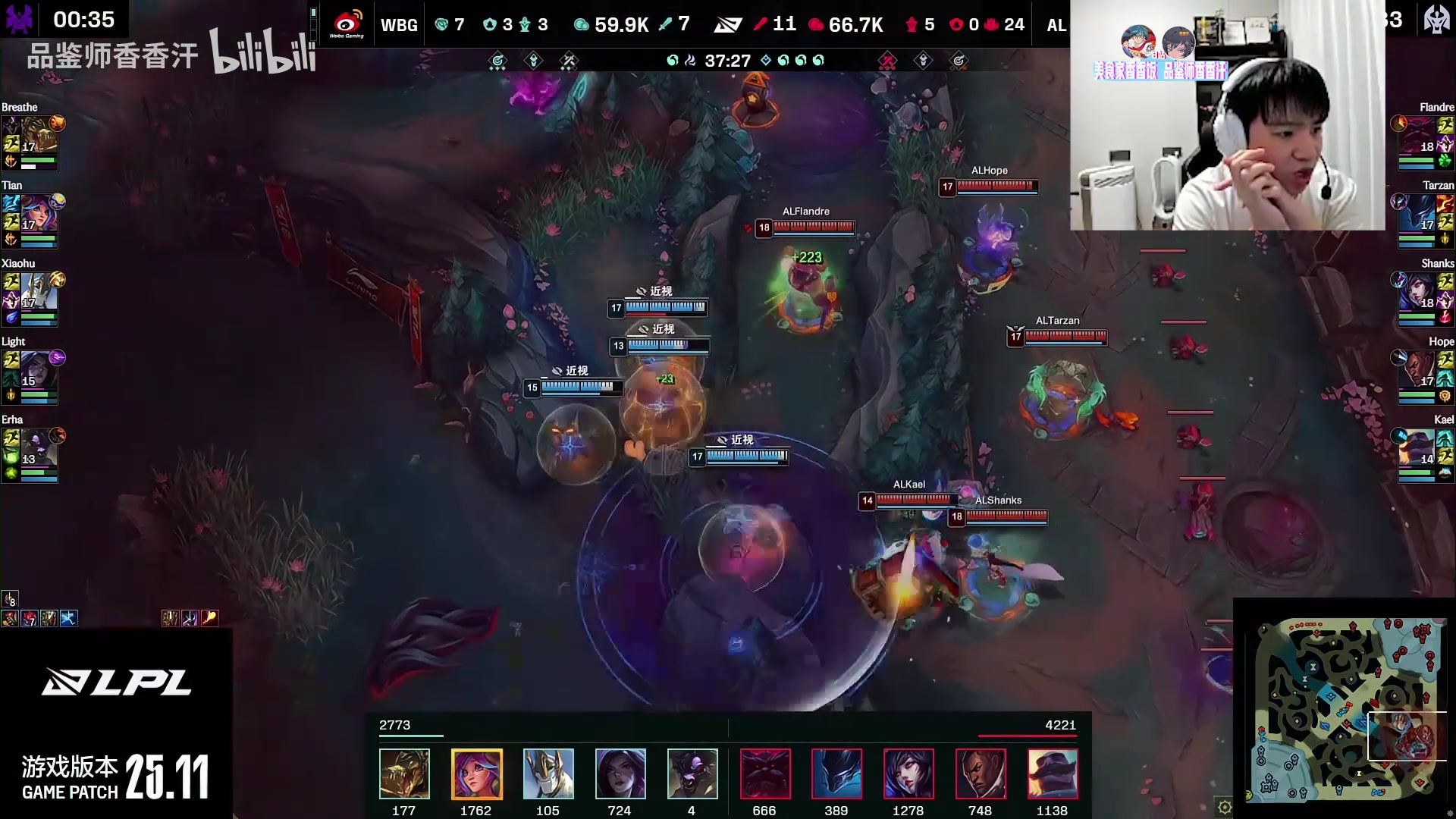1456x819 pixels.
Task: Click Kael's champion portrait
Action: click(x=1417, y=449)
